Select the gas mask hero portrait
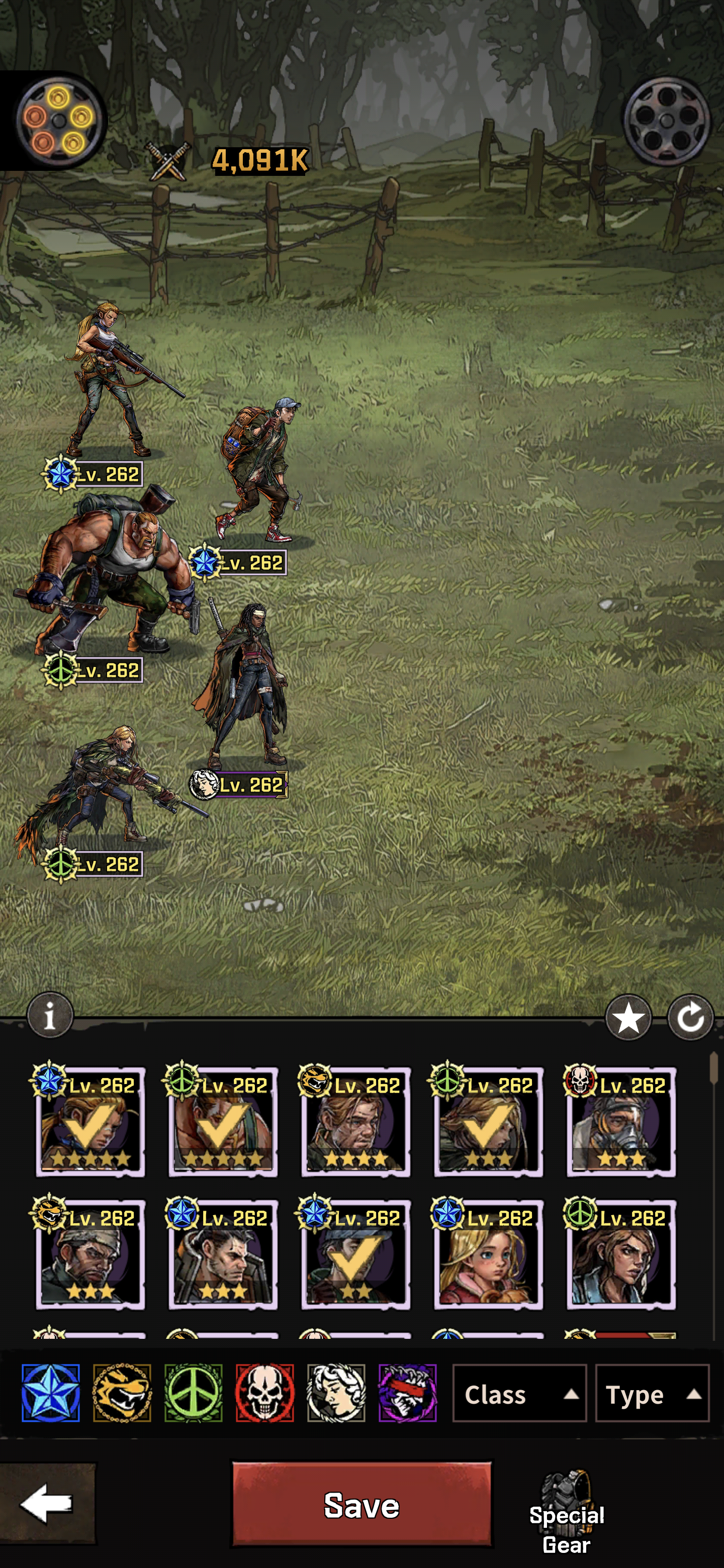724x1568 pixels. 620,1123
